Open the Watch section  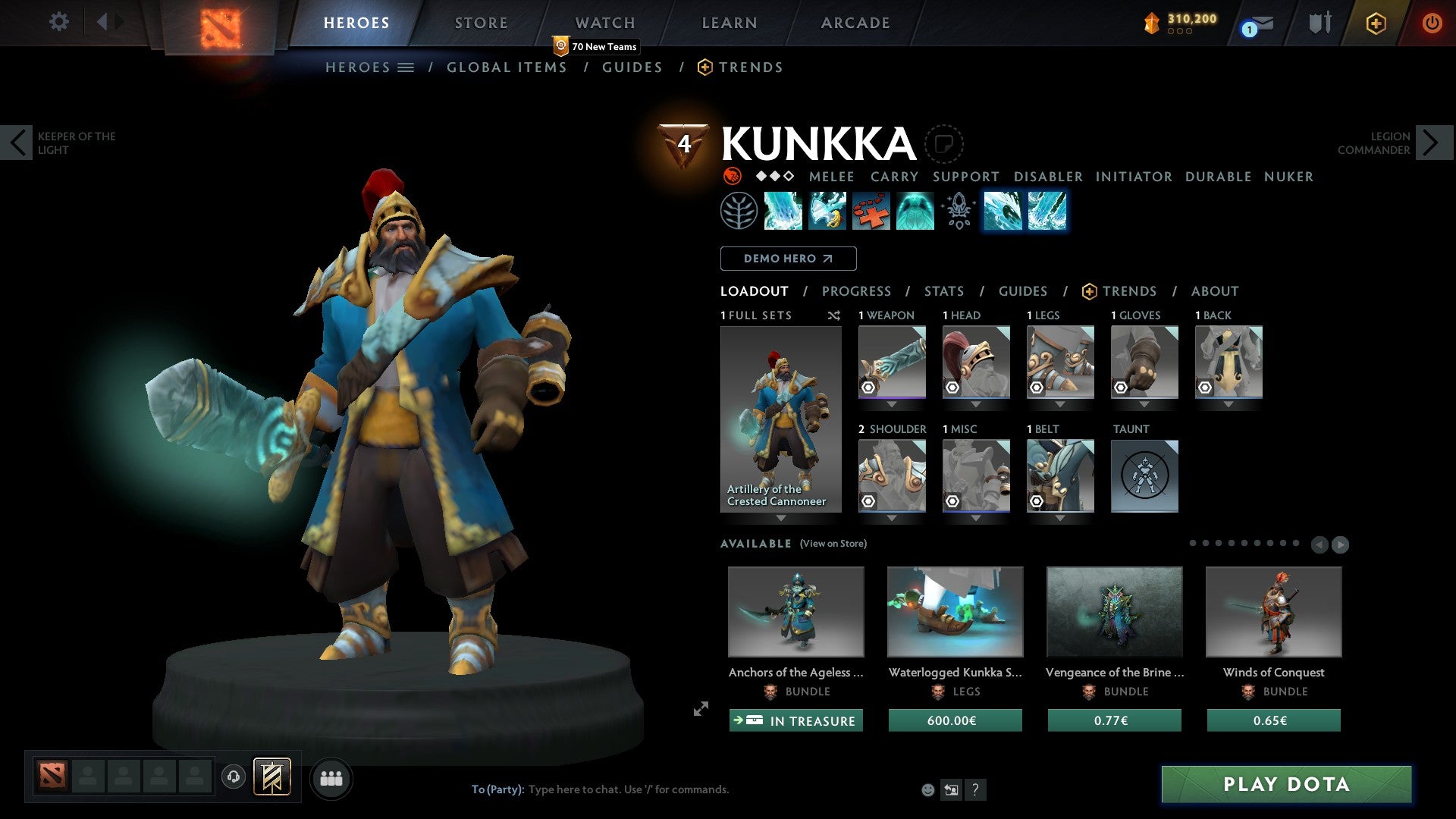[604, 23]
